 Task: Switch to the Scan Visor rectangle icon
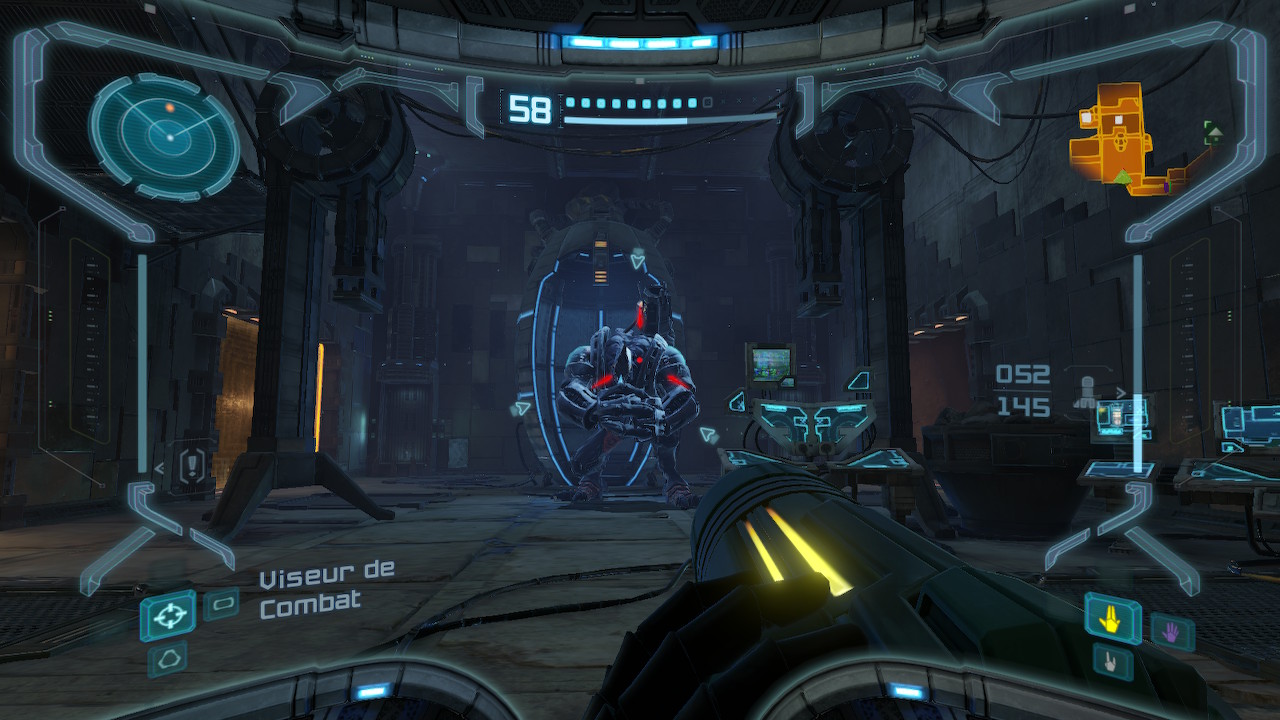221,603
